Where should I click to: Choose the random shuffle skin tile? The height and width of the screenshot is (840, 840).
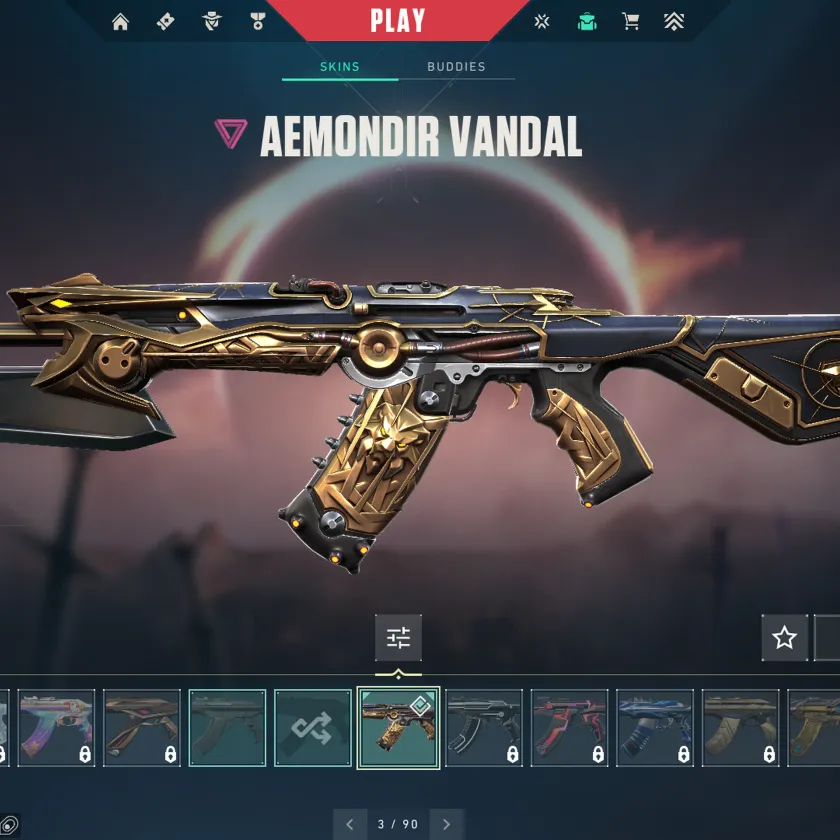click(313, 727)
